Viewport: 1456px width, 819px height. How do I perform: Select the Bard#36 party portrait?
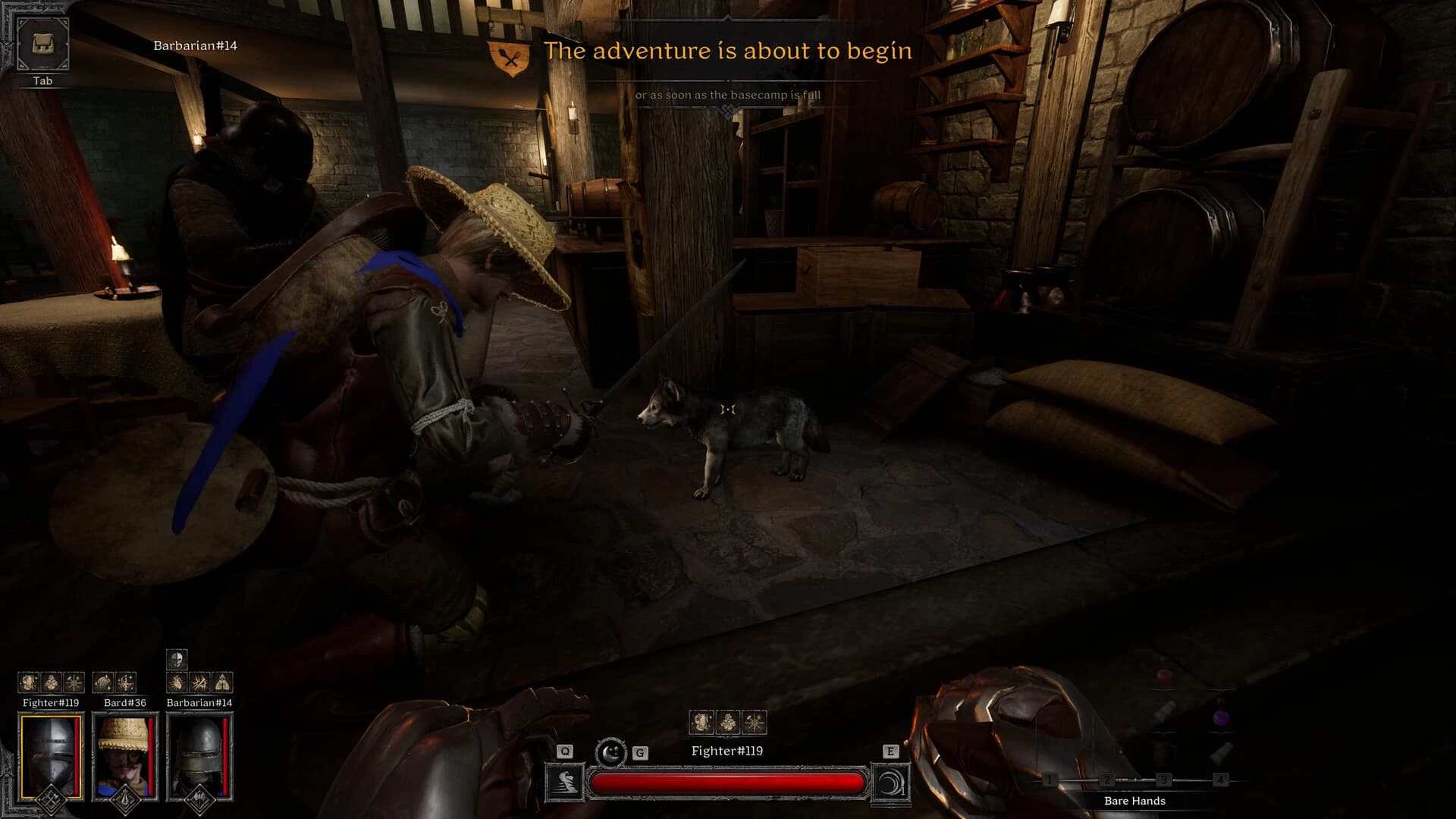tap(124, 756)
